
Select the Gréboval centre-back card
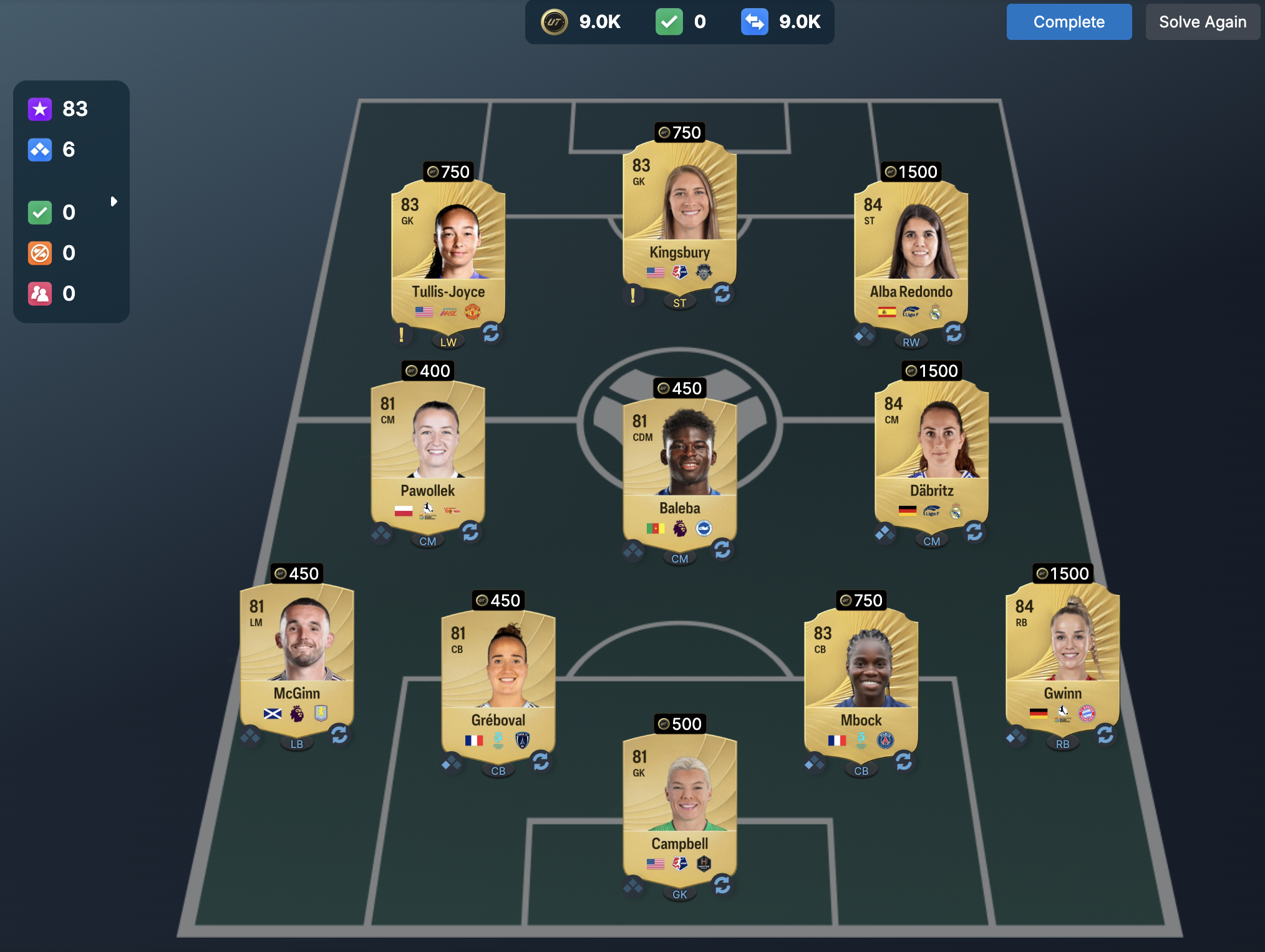click(498, 679)
